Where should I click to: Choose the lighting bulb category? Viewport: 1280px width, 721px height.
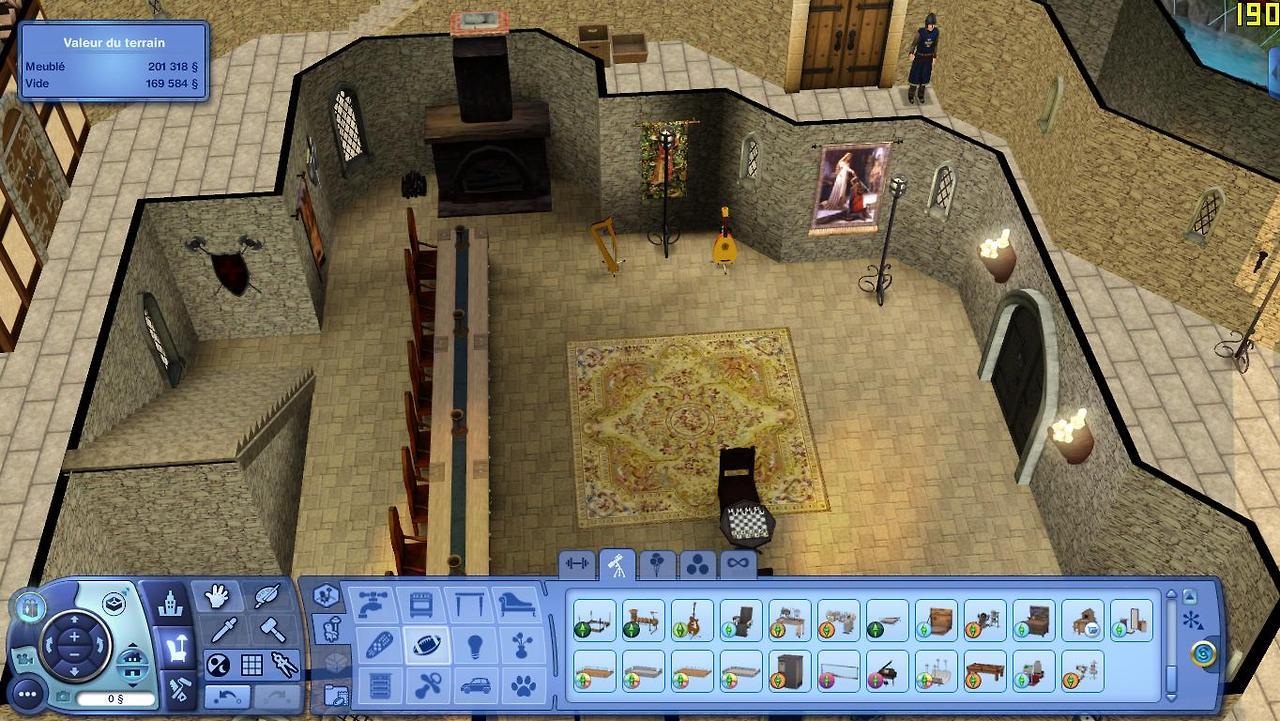[474, 645]
